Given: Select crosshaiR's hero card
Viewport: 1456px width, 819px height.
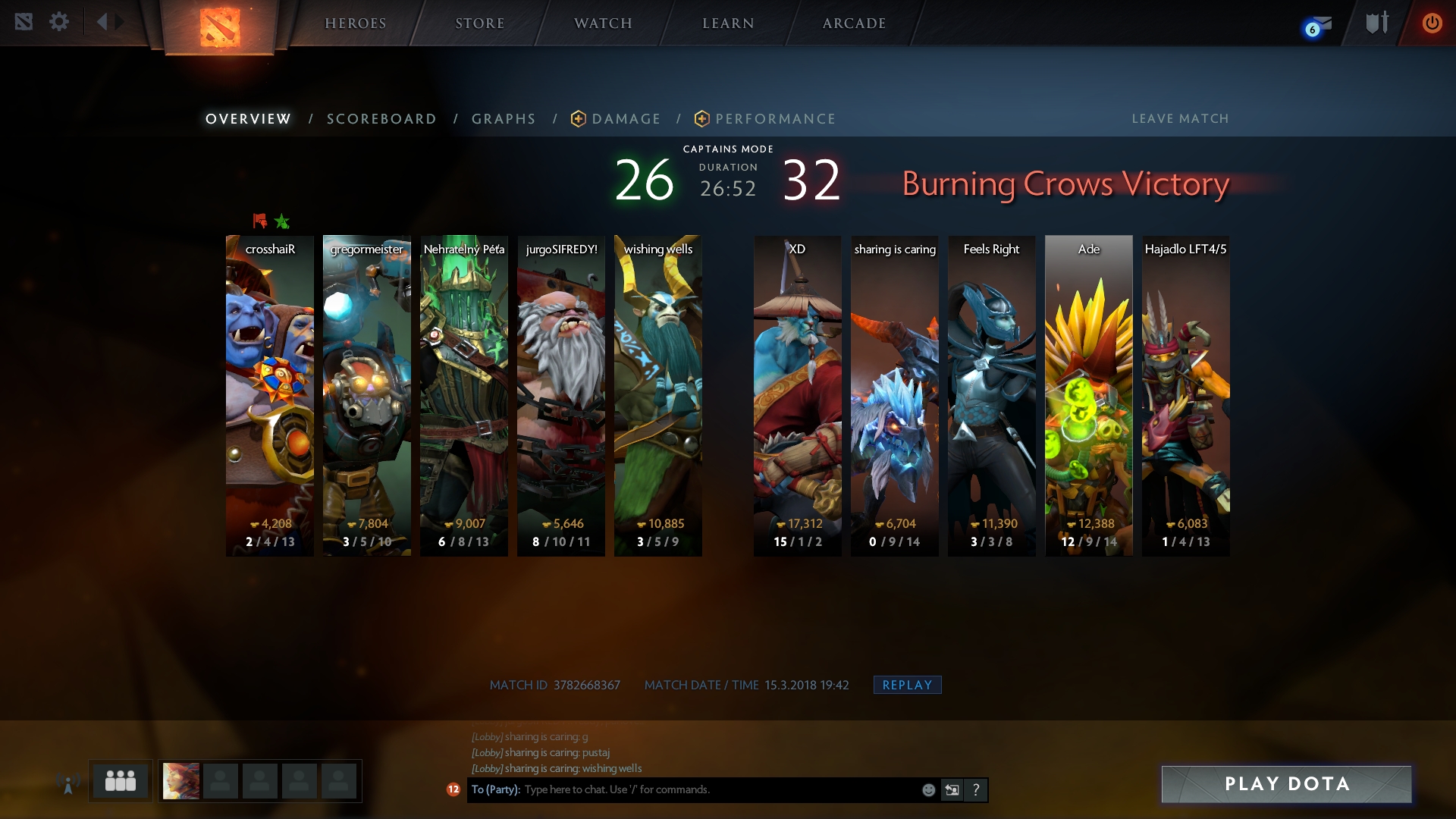Looking at the screenshot, I should (x=270, y=394).
